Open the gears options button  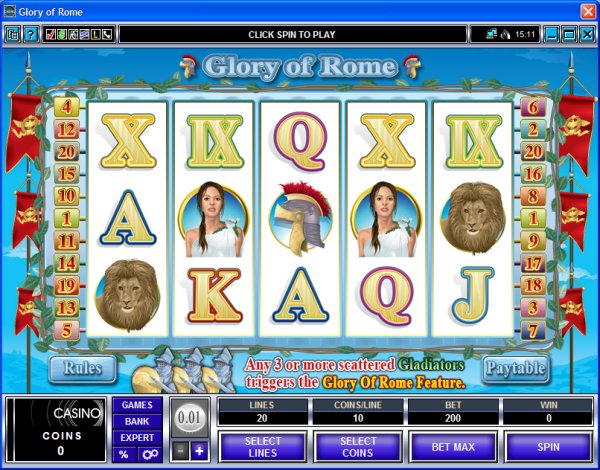(x=148, y=454)
